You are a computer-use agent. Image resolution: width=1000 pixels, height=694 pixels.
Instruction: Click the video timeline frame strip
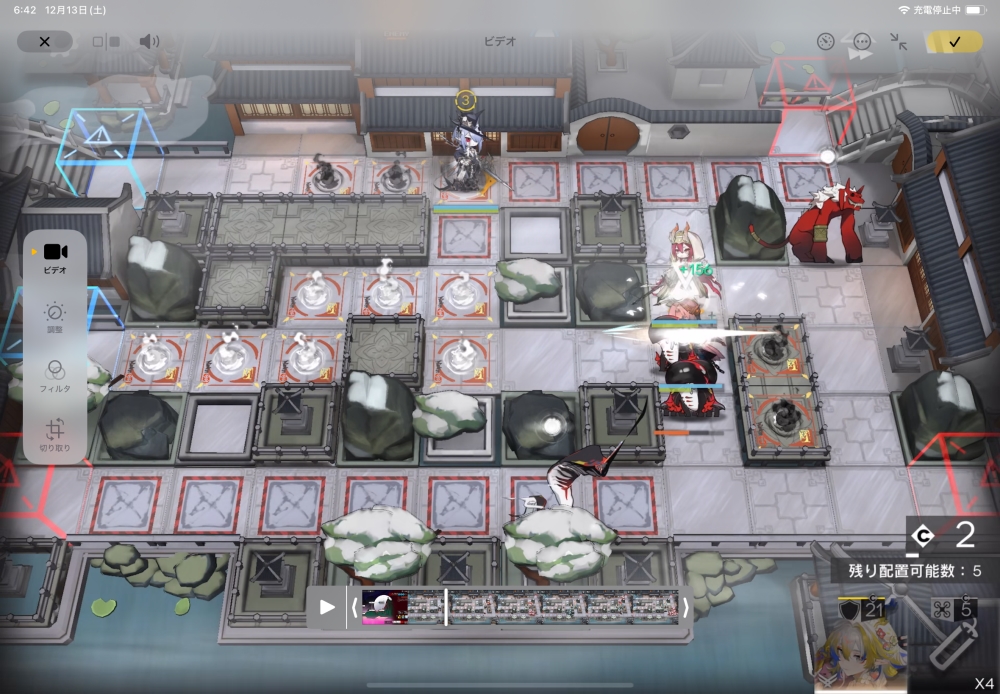click(x=520, y=607)
